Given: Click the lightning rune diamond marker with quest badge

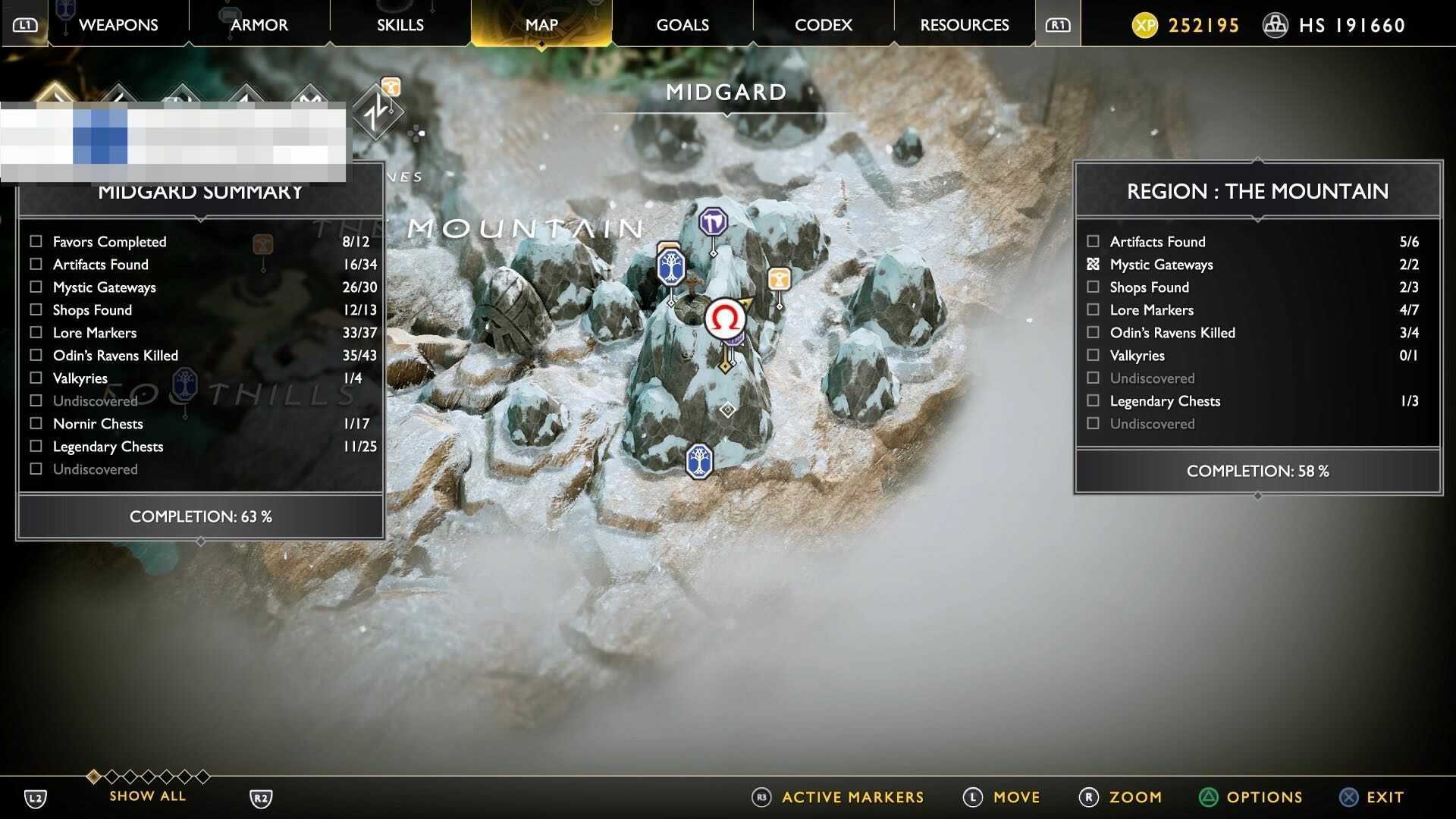Looking at the screenshot, I should click(379, 114).
